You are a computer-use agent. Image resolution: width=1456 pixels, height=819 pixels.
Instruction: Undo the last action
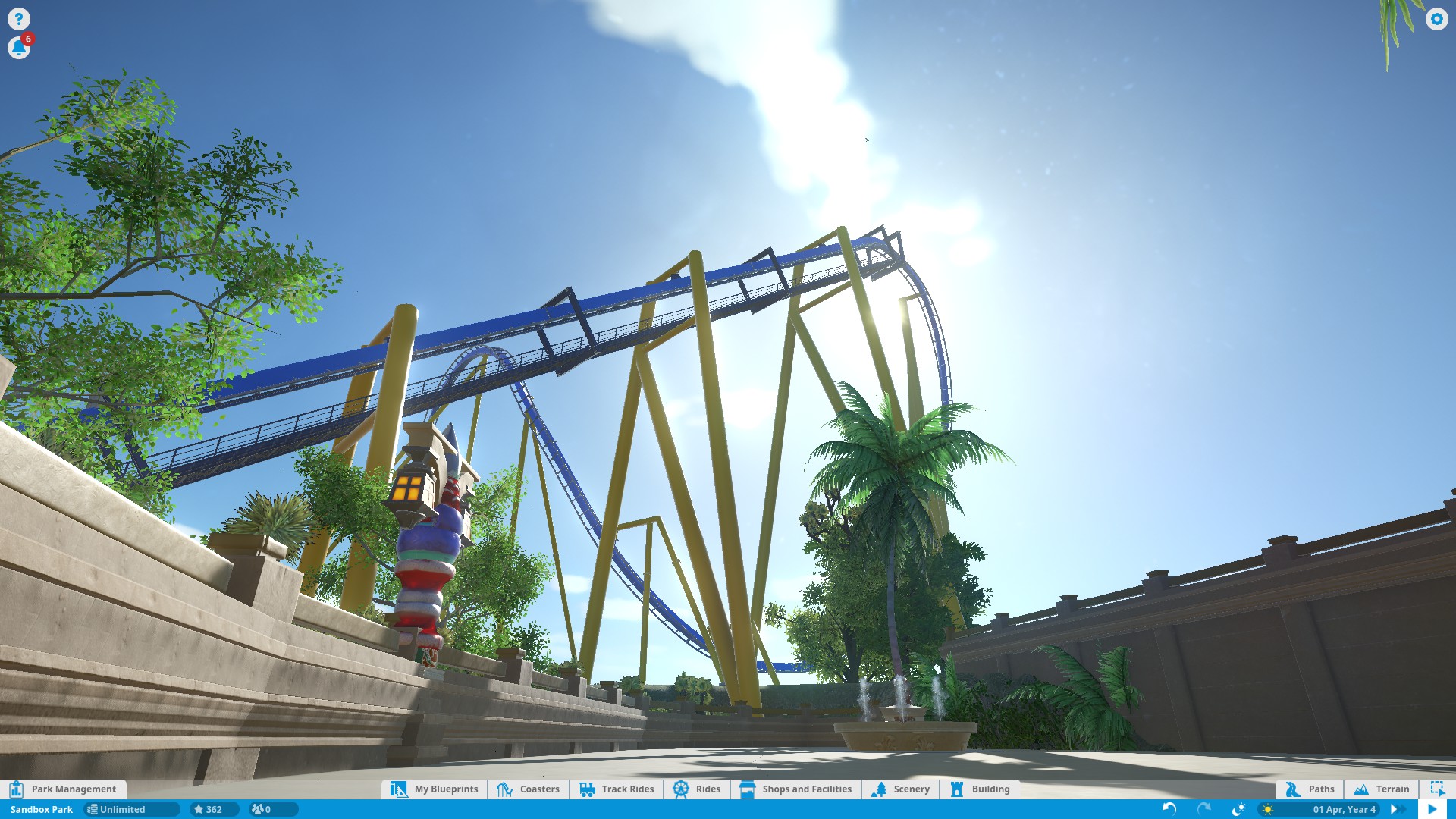[x=1169, y=809]
